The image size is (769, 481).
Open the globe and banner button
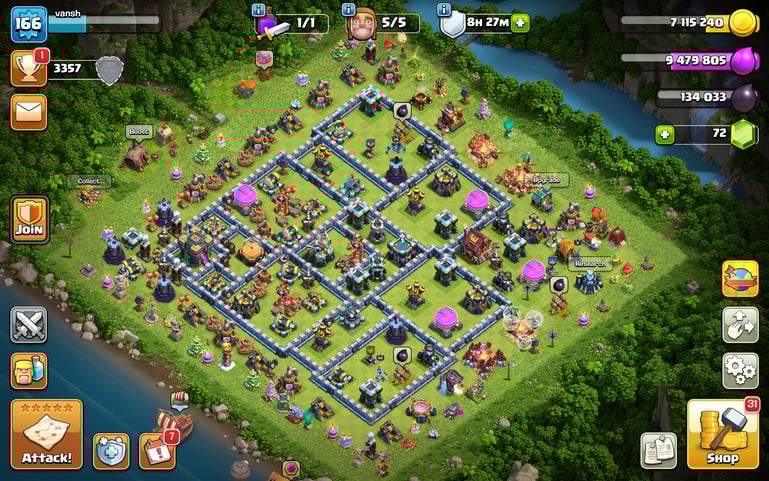[740, 279]
